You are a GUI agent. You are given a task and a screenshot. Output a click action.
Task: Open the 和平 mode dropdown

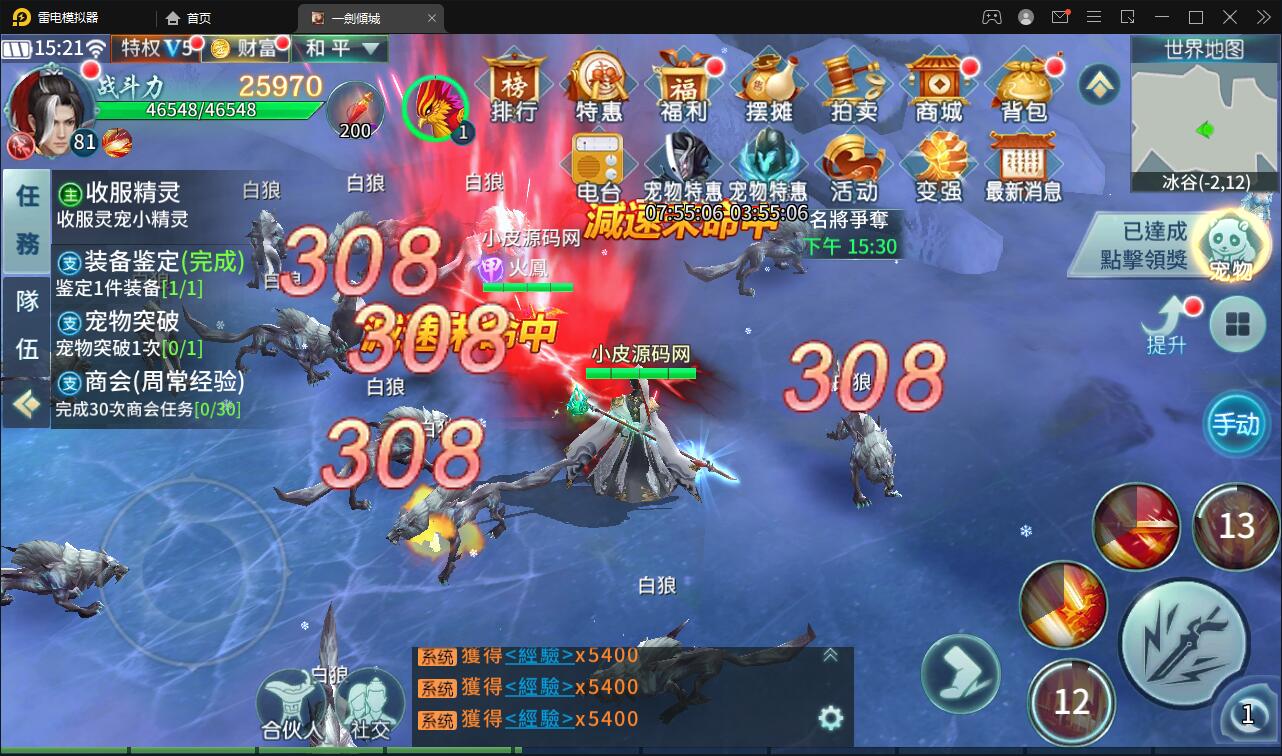pyautogui.click(x=338, y=48)
